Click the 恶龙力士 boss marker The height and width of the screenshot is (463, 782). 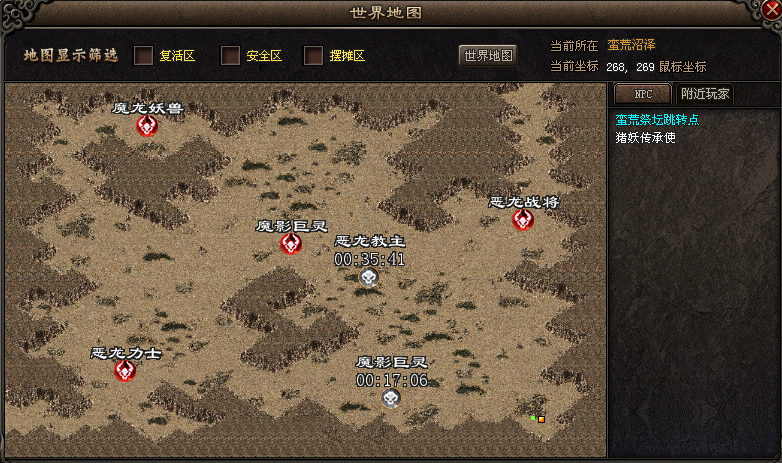click(x=125, y=370)
